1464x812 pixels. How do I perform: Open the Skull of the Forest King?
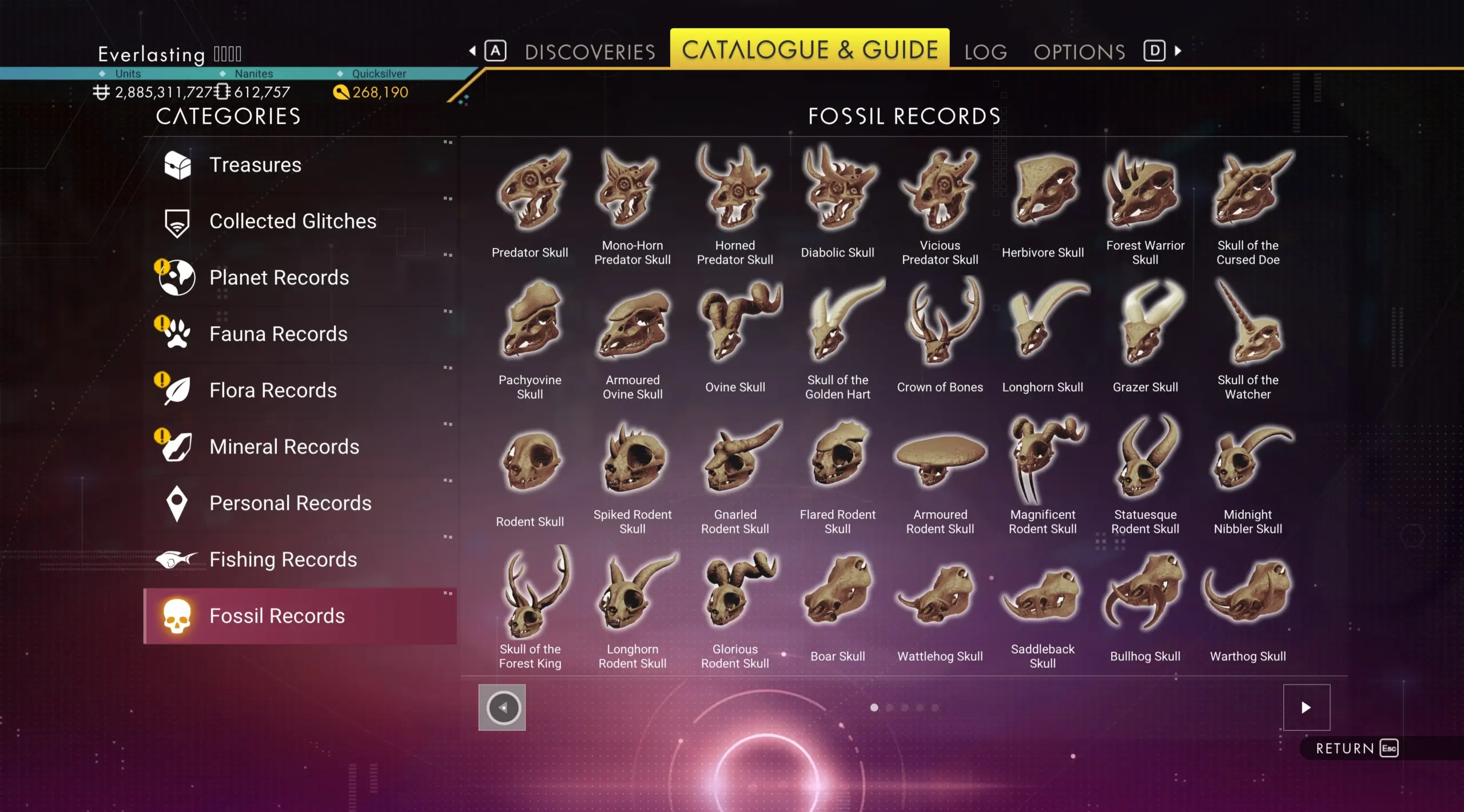click(x=530, y=603)
